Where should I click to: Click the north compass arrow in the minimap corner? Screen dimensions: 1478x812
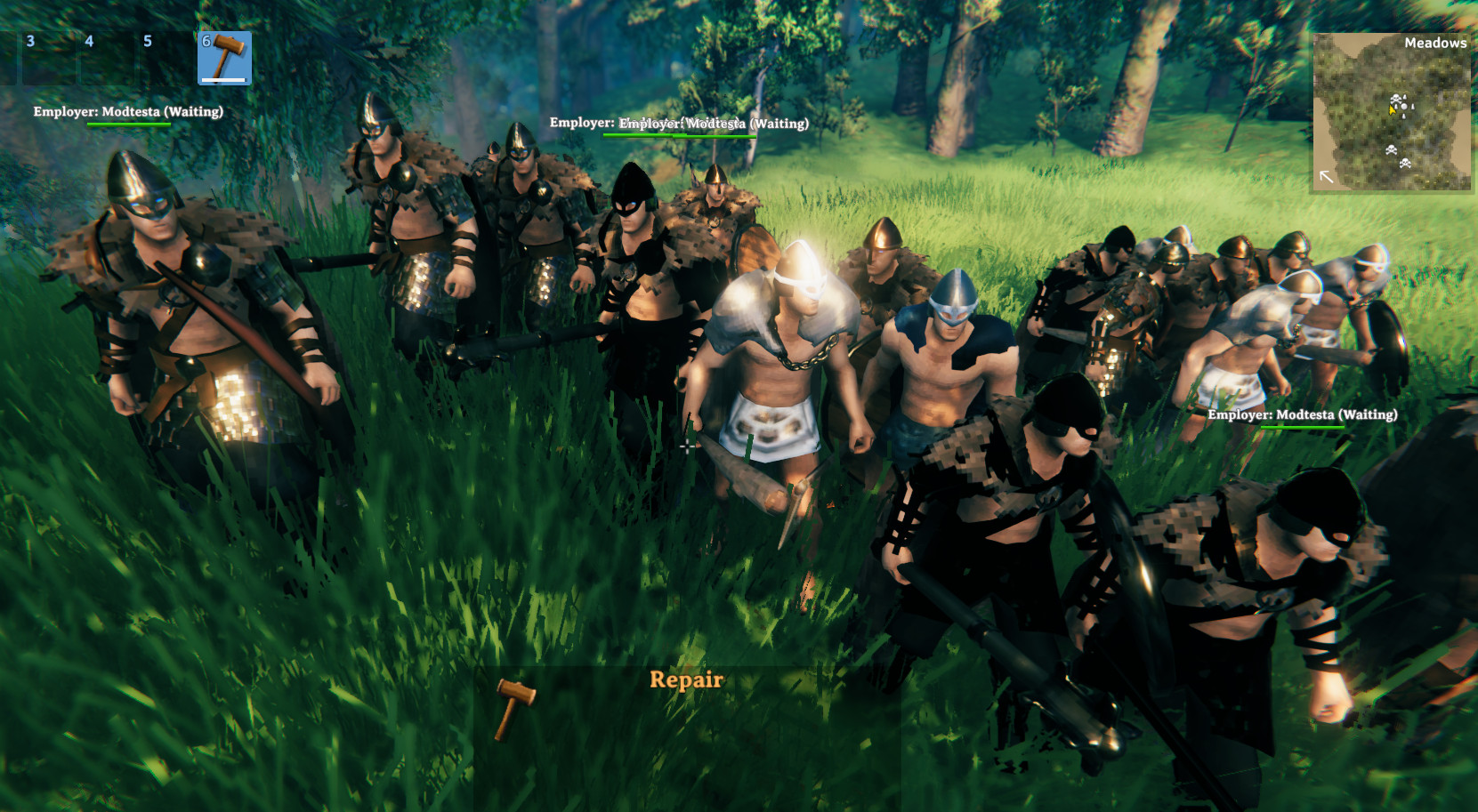point(1327,177)
